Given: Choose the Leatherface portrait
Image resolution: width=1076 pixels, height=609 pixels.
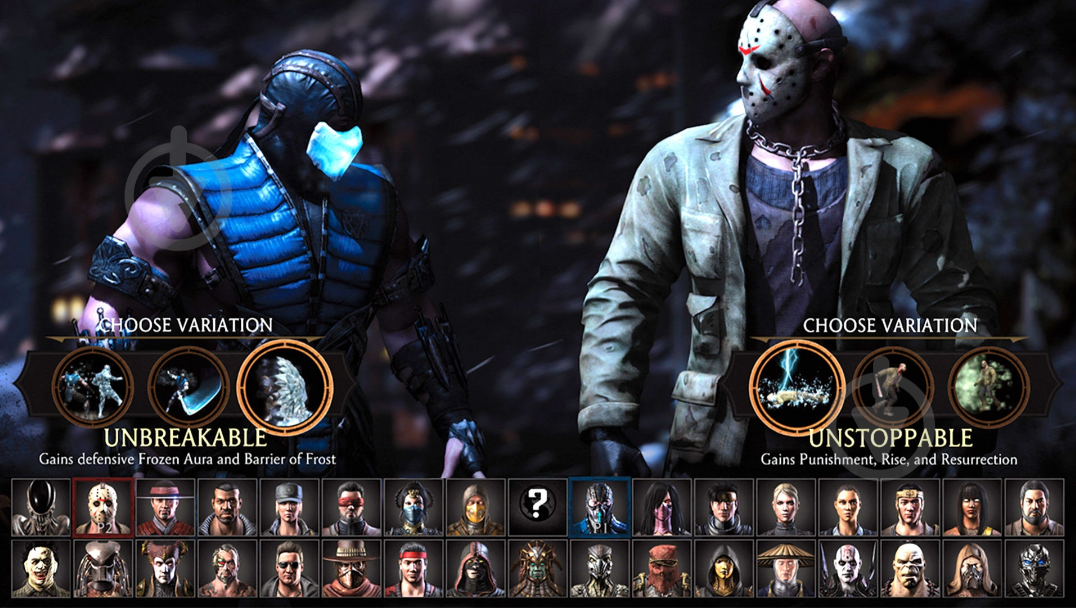Looking at the screenshot, I should (x=41, y=568).
